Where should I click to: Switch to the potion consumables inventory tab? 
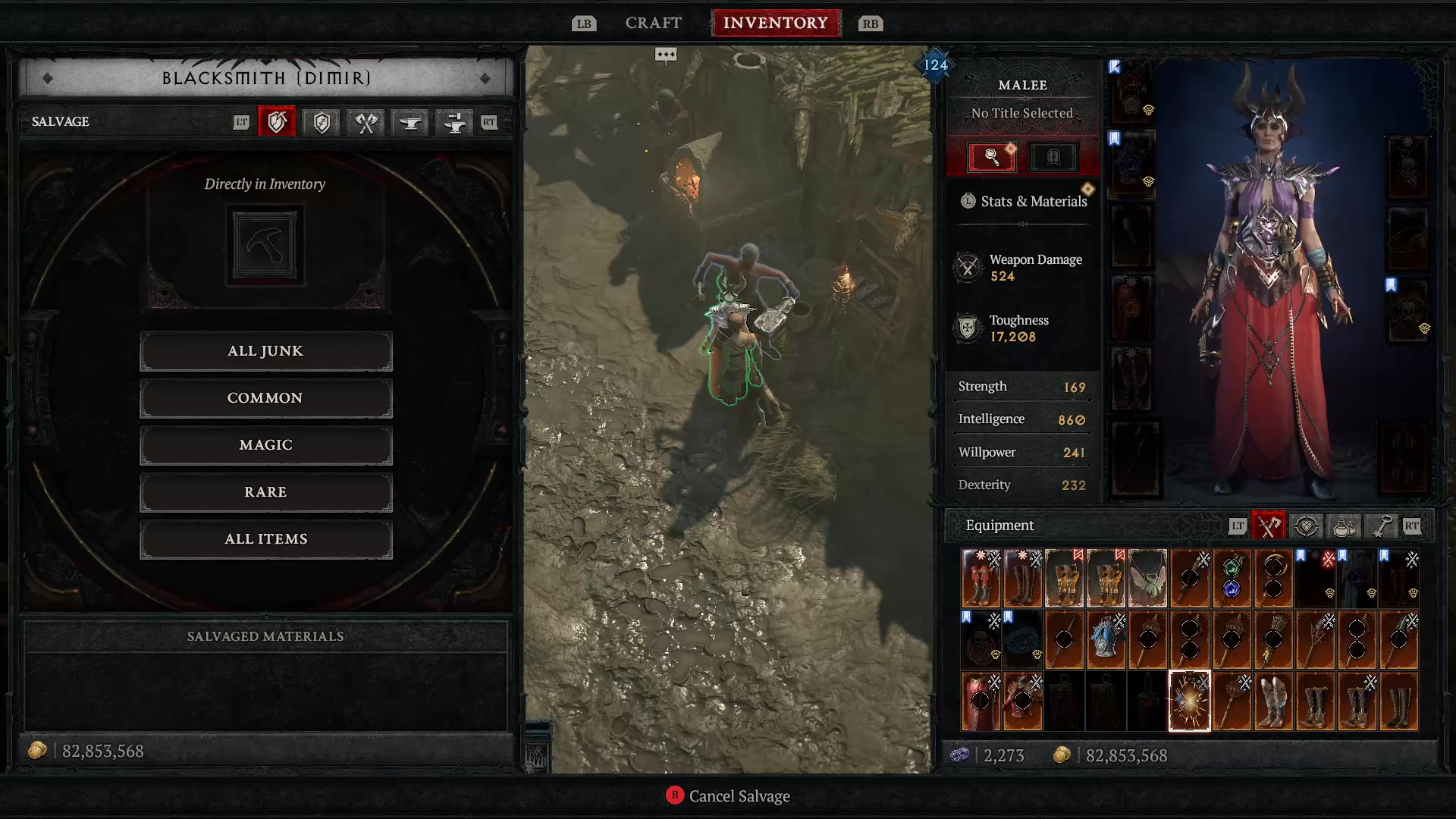1341,526
